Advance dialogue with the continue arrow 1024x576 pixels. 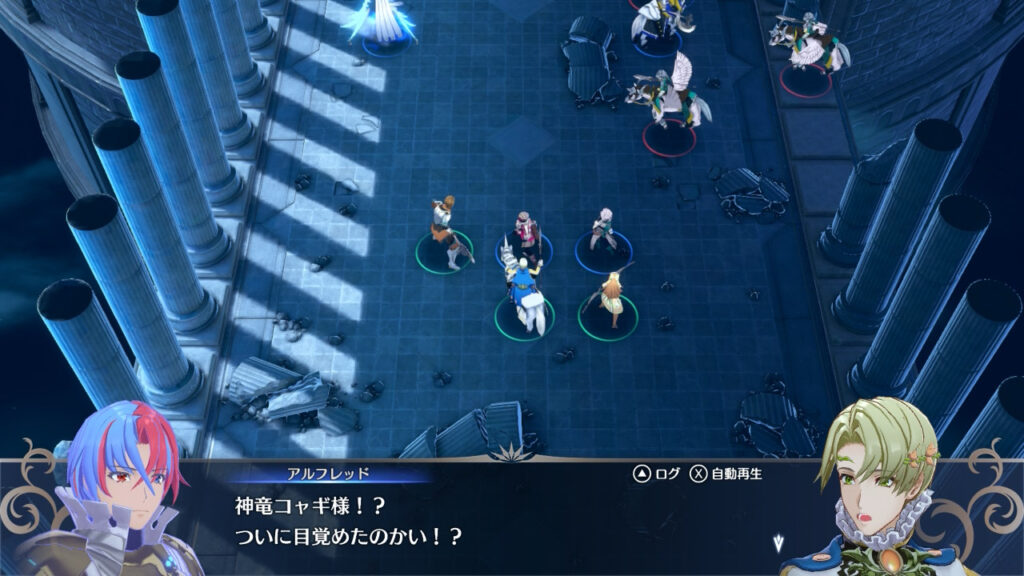click(779, 542)
